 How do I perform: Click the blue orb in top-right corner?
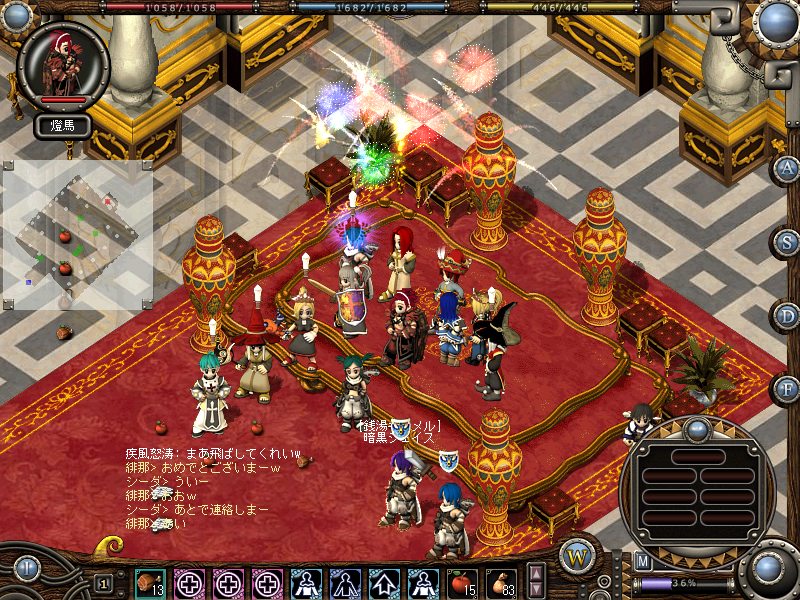click(775, 21)
